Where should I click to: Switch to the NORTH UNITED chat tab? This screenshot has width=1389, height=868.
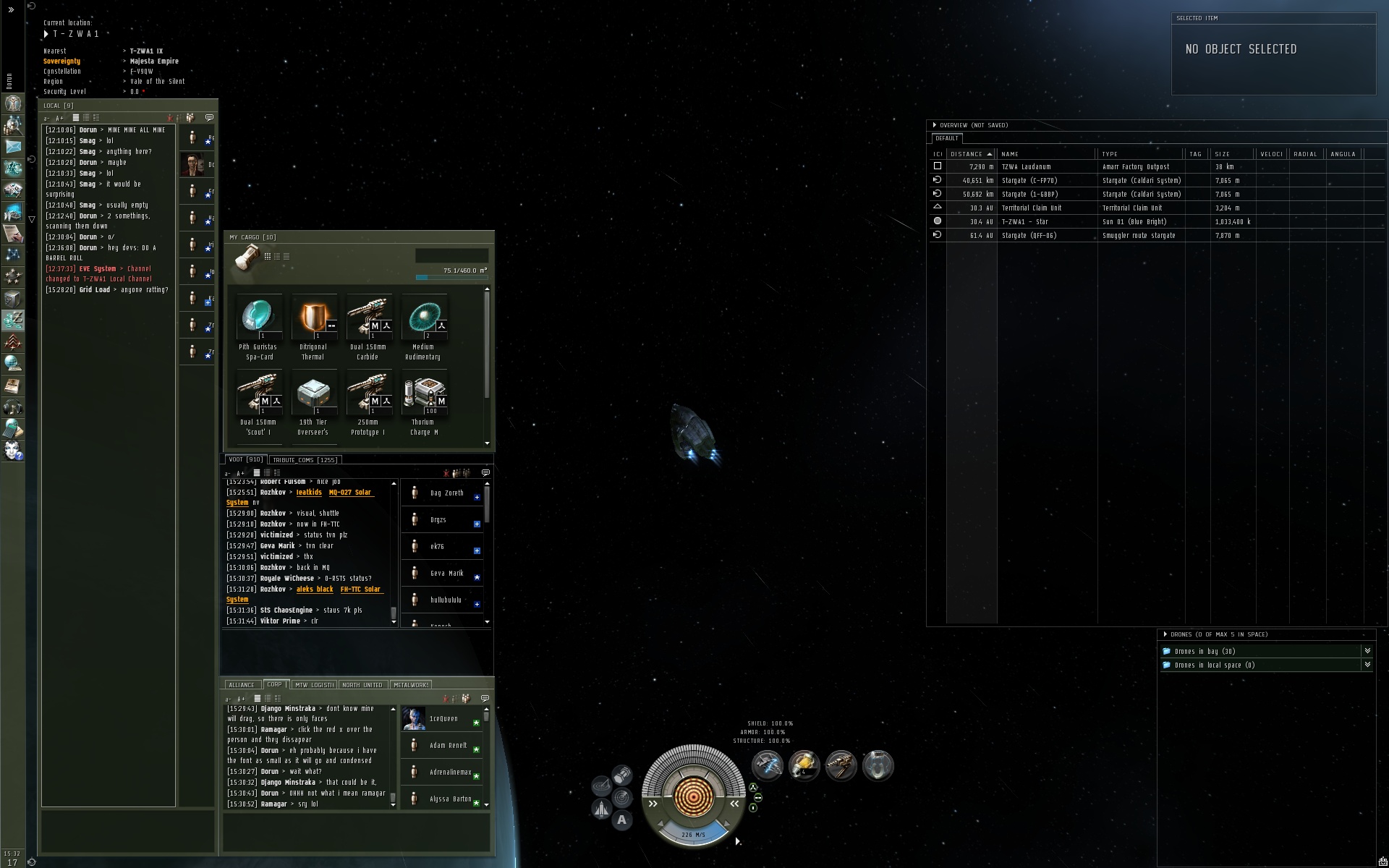point(362,685)
